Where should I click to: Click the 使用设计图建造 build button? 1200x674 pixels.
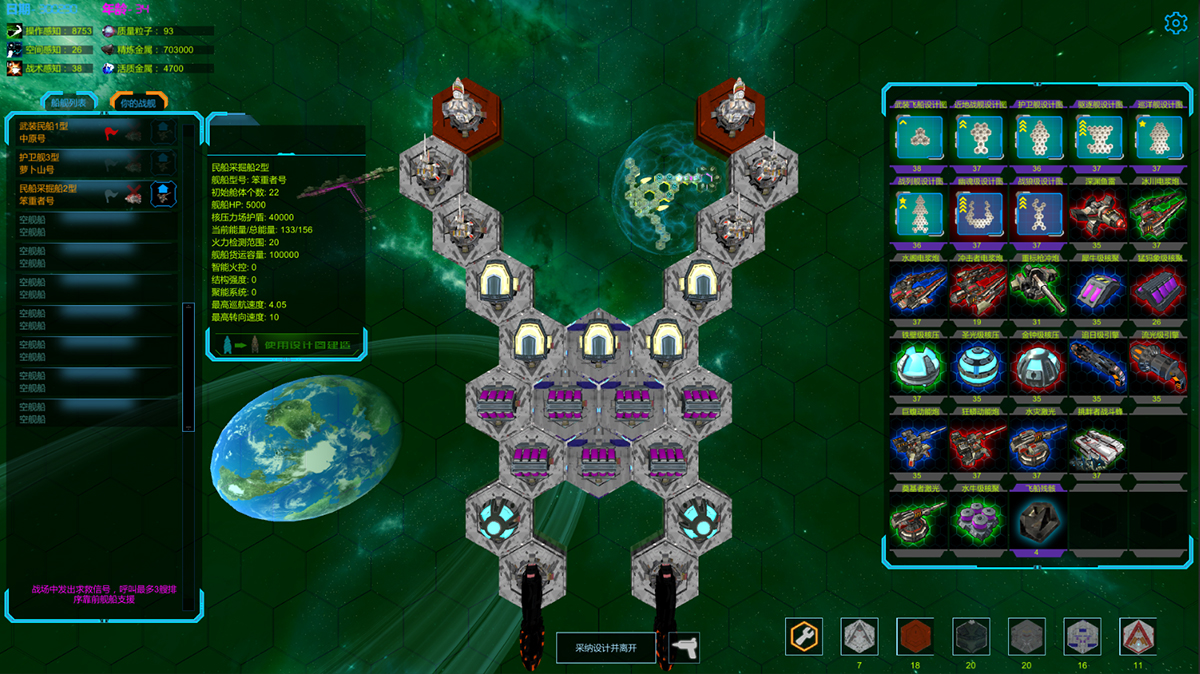286,344
